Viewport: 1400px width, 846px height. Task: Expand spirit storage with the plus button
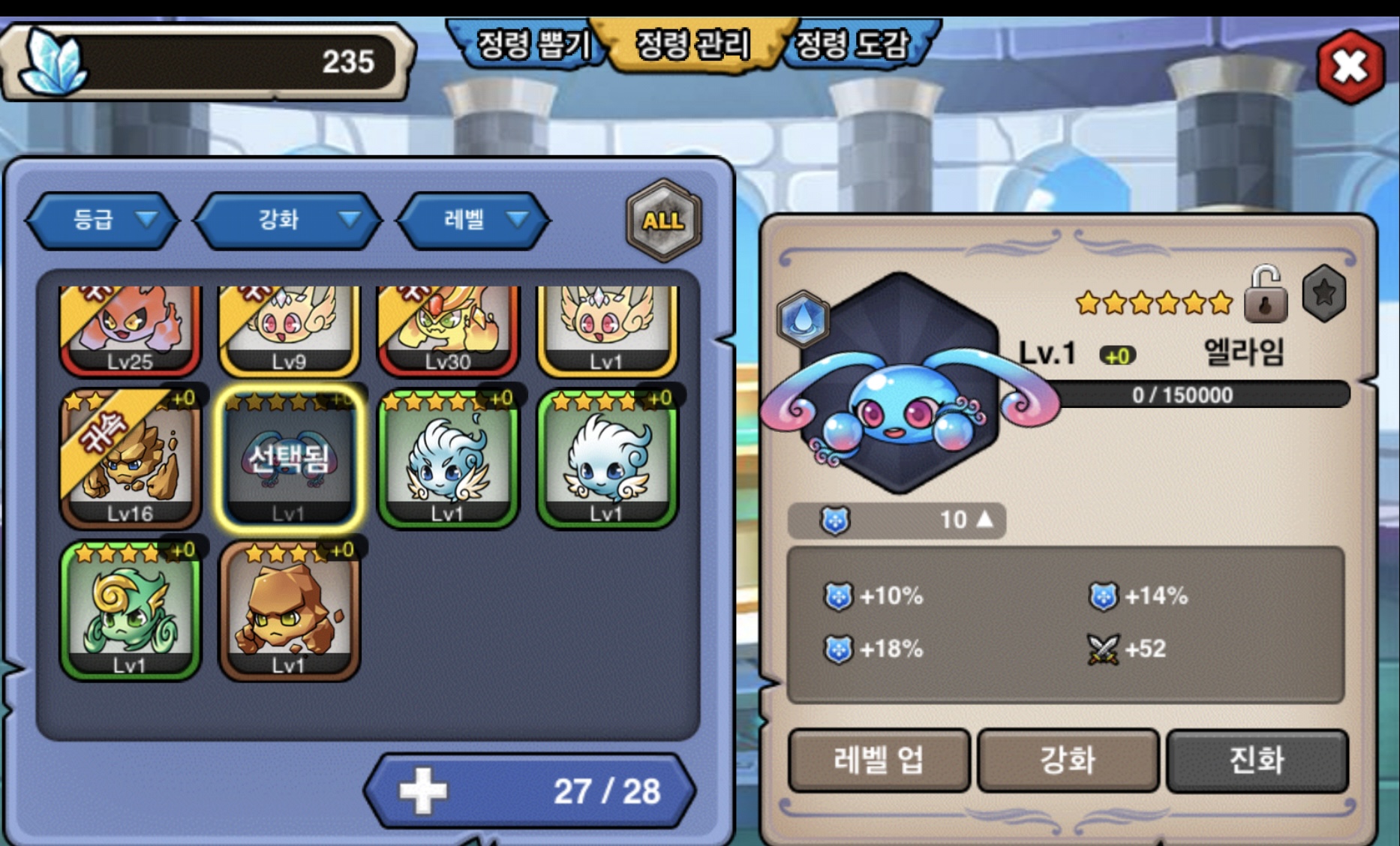click(x=422, y=791)
